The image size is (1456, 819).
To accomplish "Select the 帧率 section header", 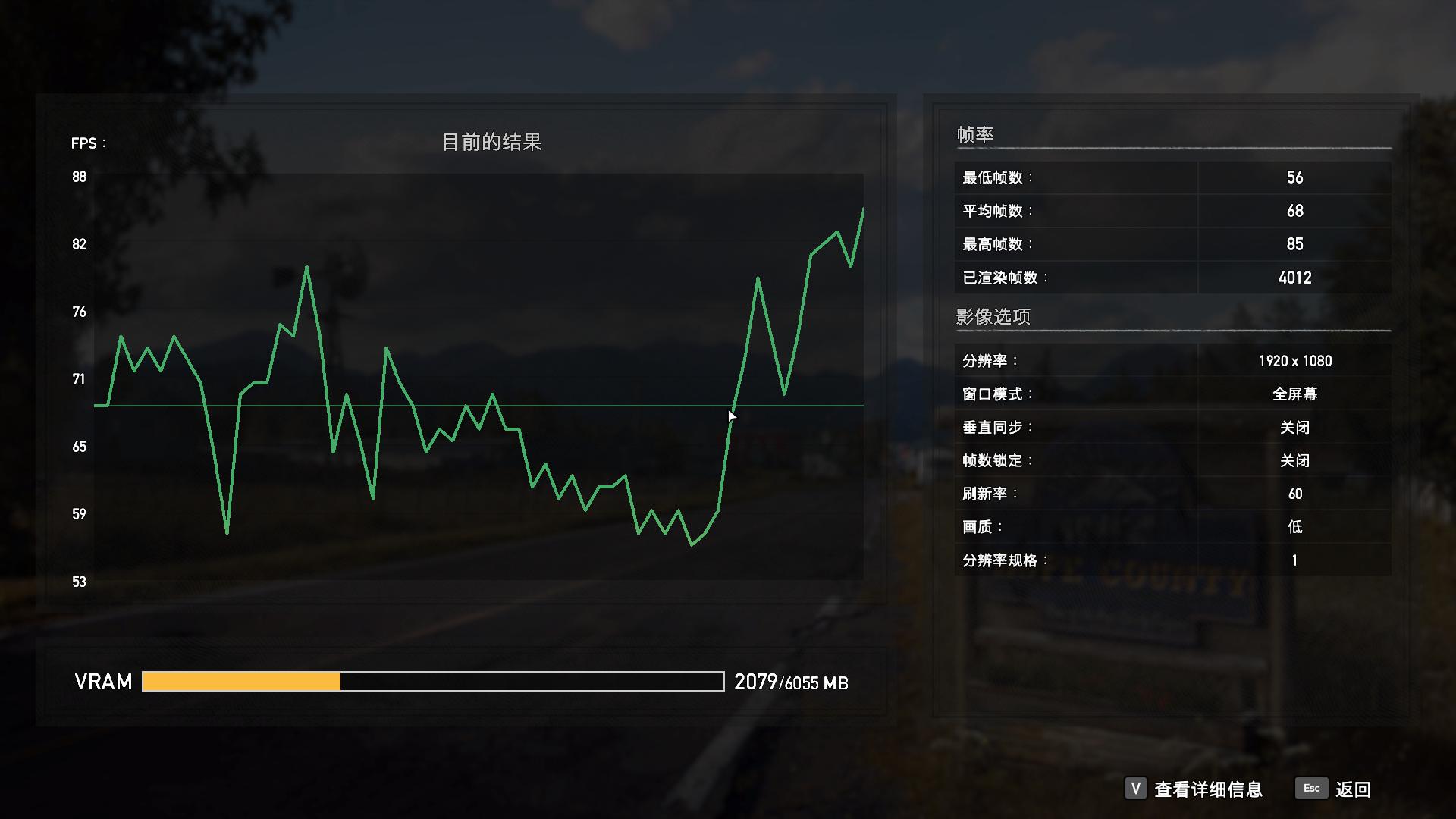I will pyautogui.click(x=974, y=133).
